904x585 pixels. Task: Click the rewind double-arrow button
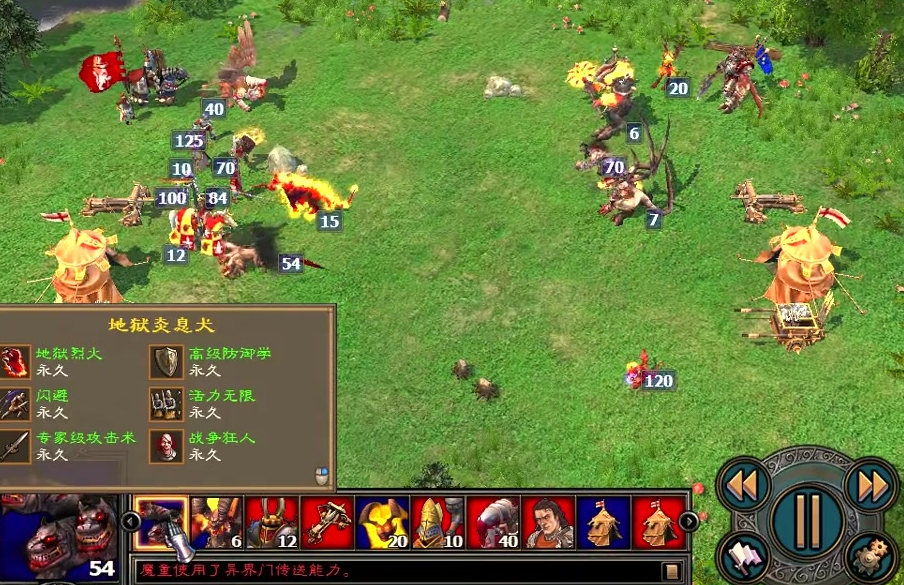[x=743, y=484]
